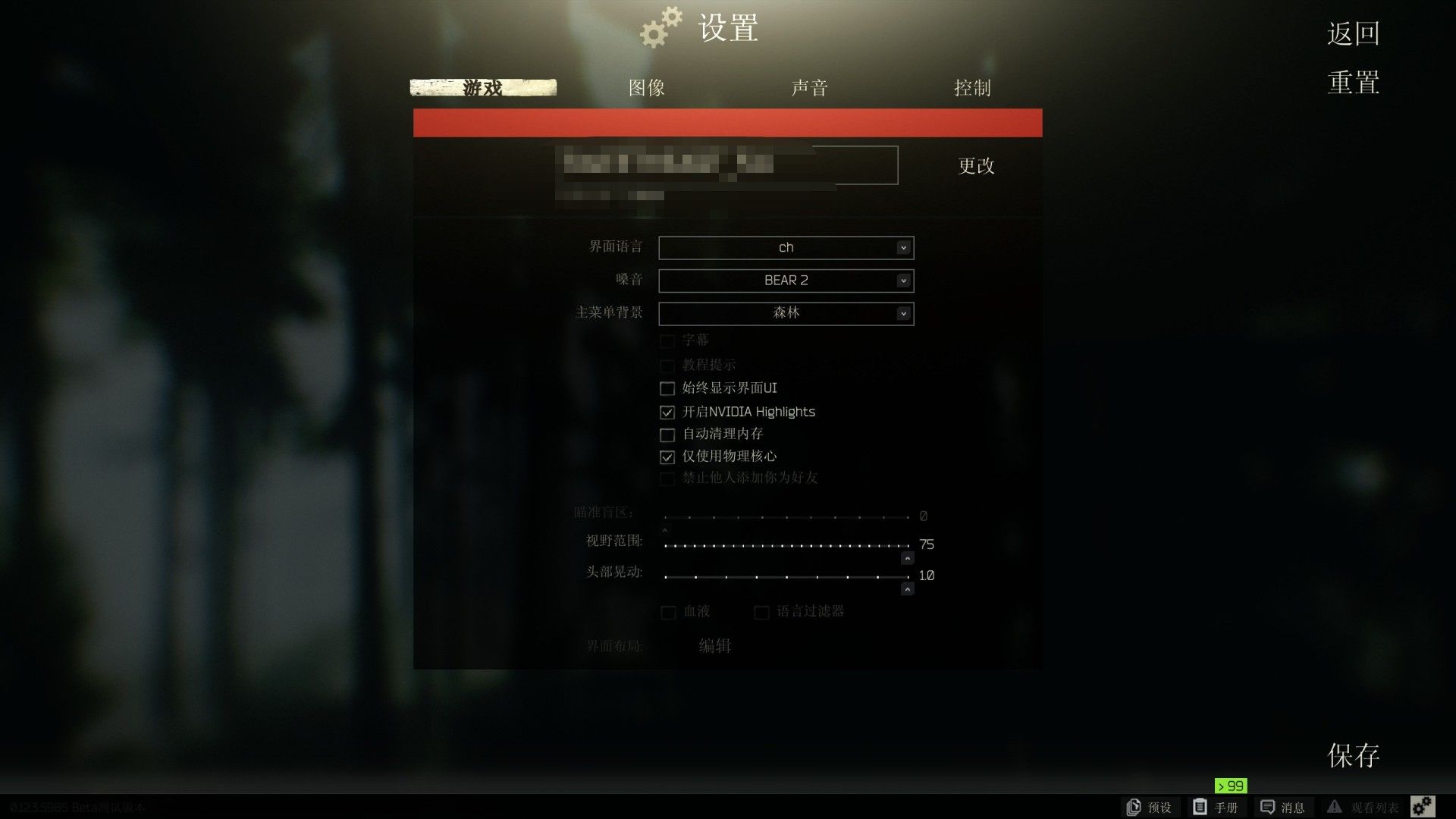This screenshot has width=1456, height=819.
Task: Click the stepper arrow below the 75 value
Action: click(x=907, y=558)
